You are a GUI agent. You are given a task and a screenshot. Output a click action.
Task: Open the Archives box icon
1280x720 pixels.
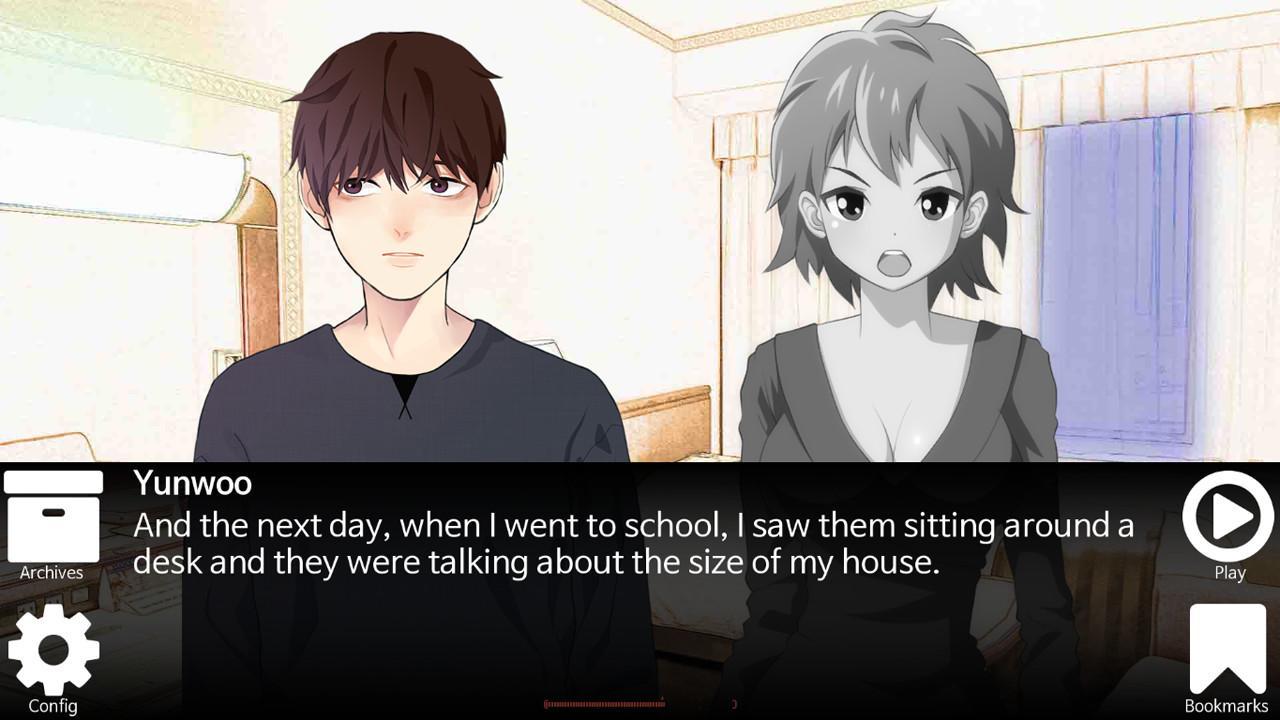pos(53,518)
